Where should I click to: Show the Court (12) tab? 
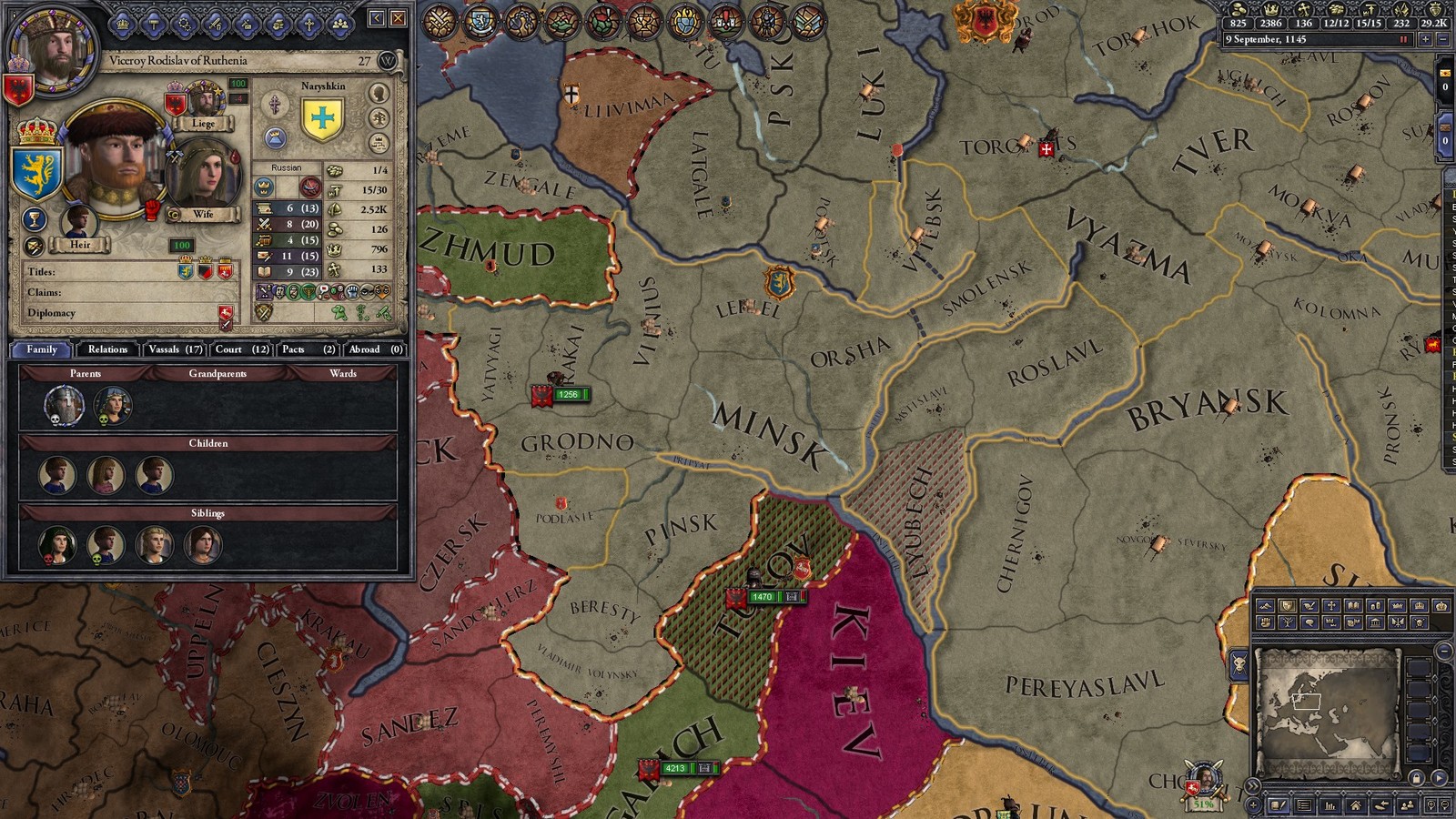pos(241,349)
